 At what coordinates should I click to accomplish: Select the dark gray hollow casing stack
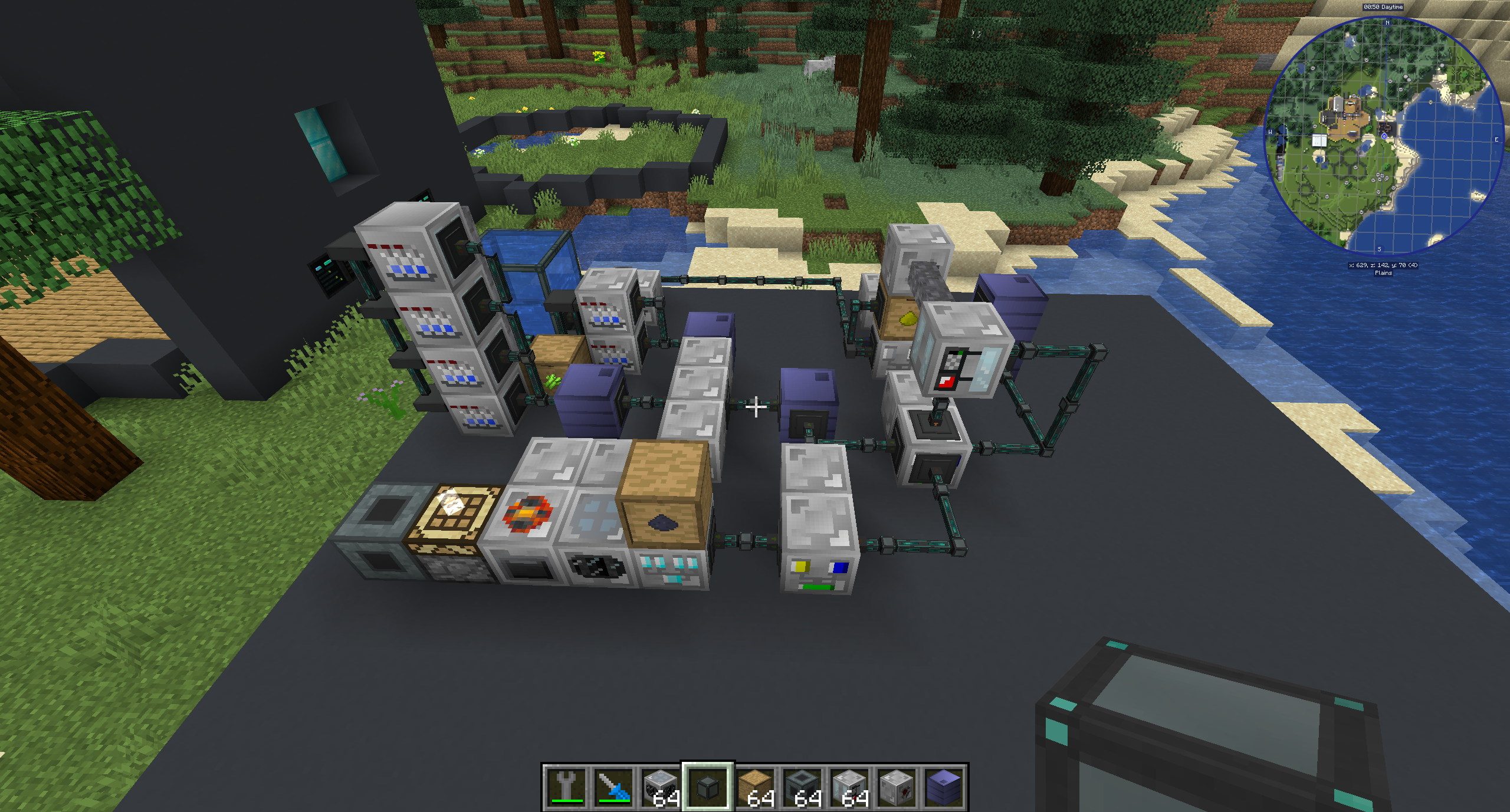tap(802, 787)
